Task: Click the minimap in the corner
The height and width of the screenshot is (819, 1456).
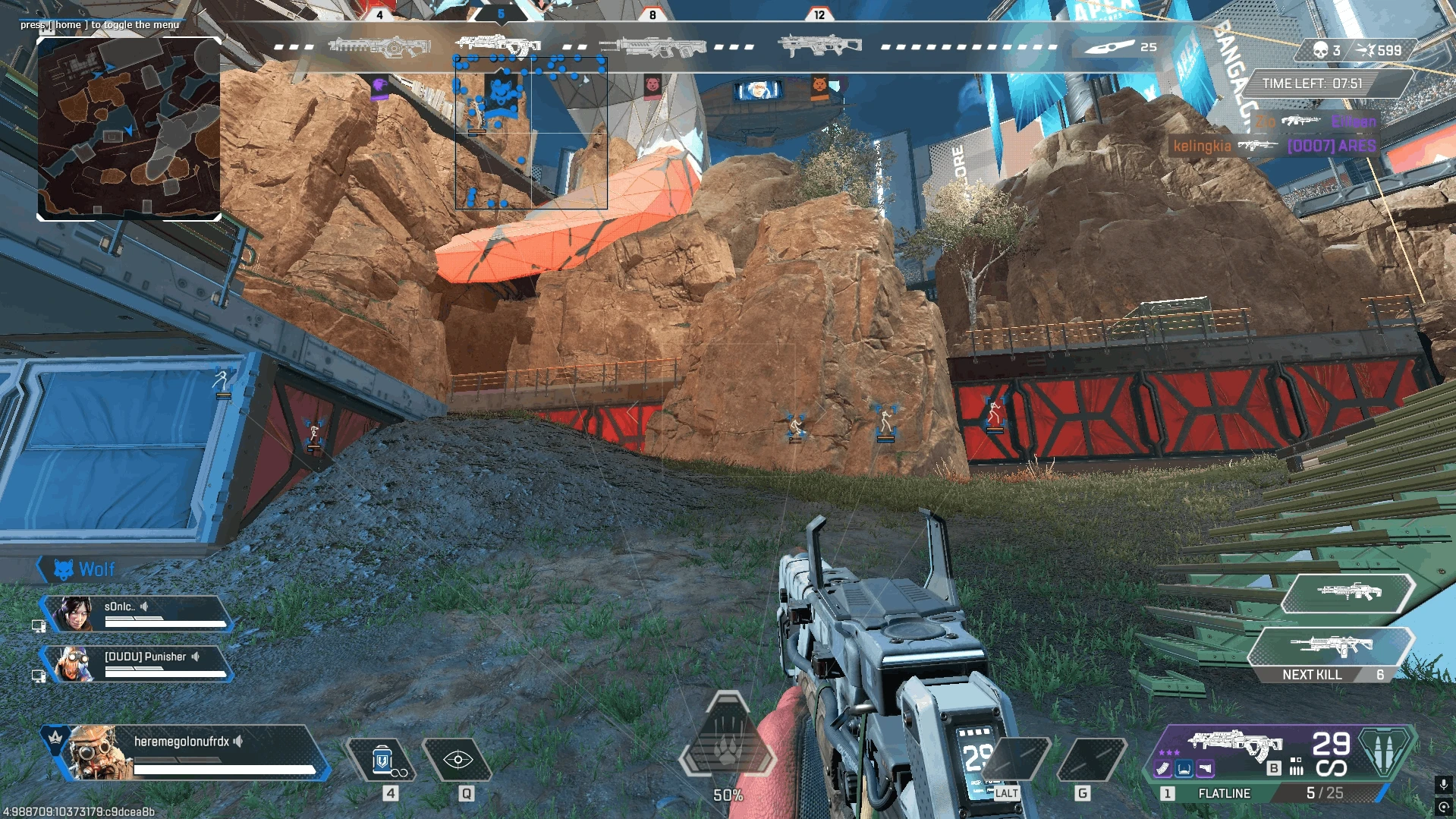Action: 129,129
